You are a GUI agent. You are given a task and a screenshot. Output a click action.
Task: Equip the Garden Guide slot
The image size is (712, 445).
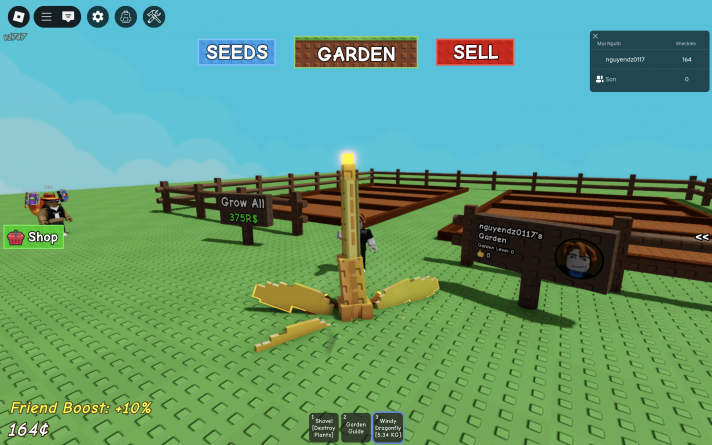[355, 427]
